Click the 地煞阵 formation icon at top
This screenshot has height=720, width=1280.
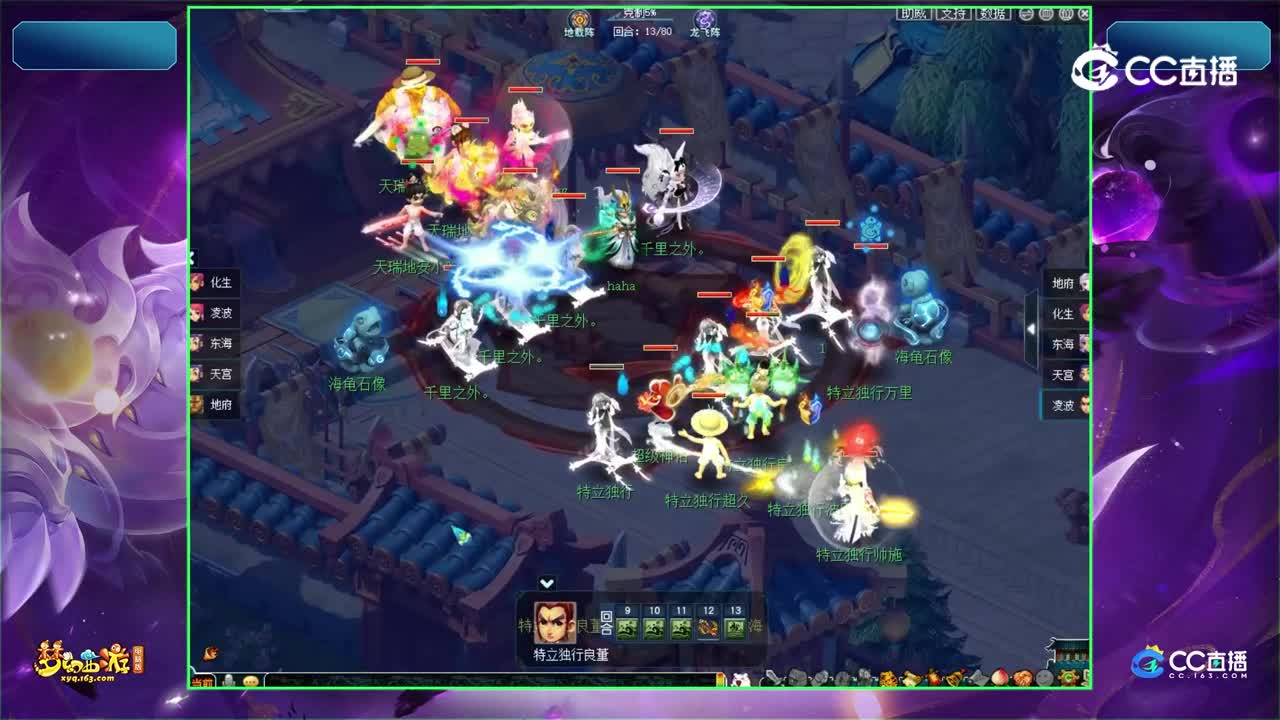[578, 18]
